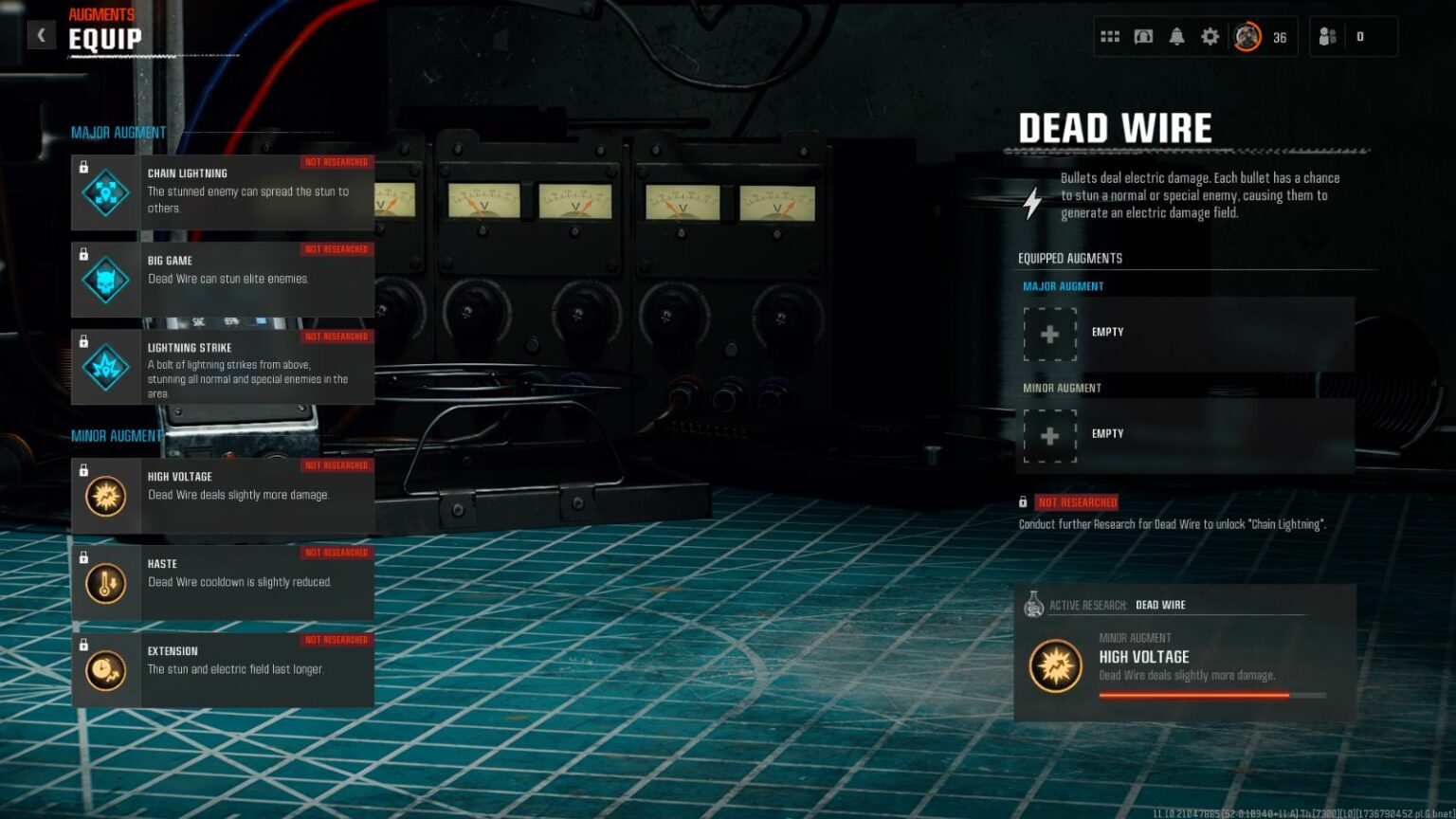Click the grid app menu icon
Screen dimensions: 1456x819
tap(1109, 35)
